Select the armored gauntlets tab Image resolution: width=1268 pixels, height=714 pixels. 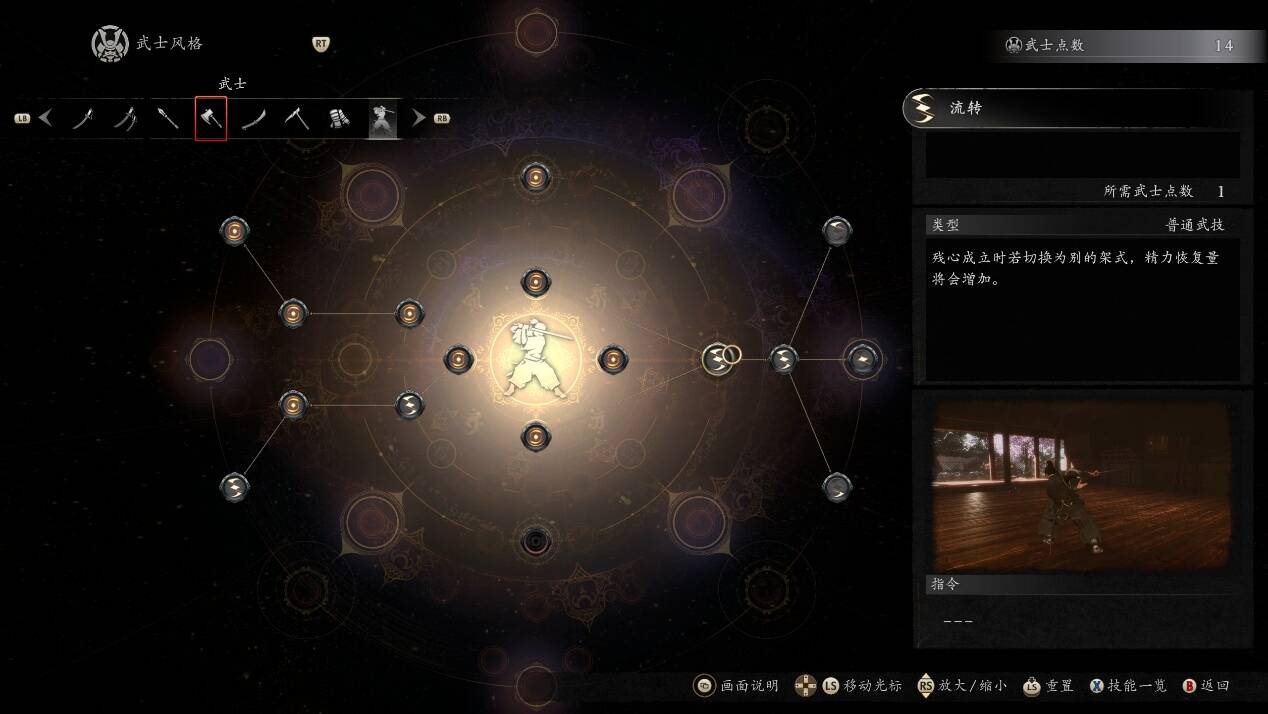(x=339, y=119)
